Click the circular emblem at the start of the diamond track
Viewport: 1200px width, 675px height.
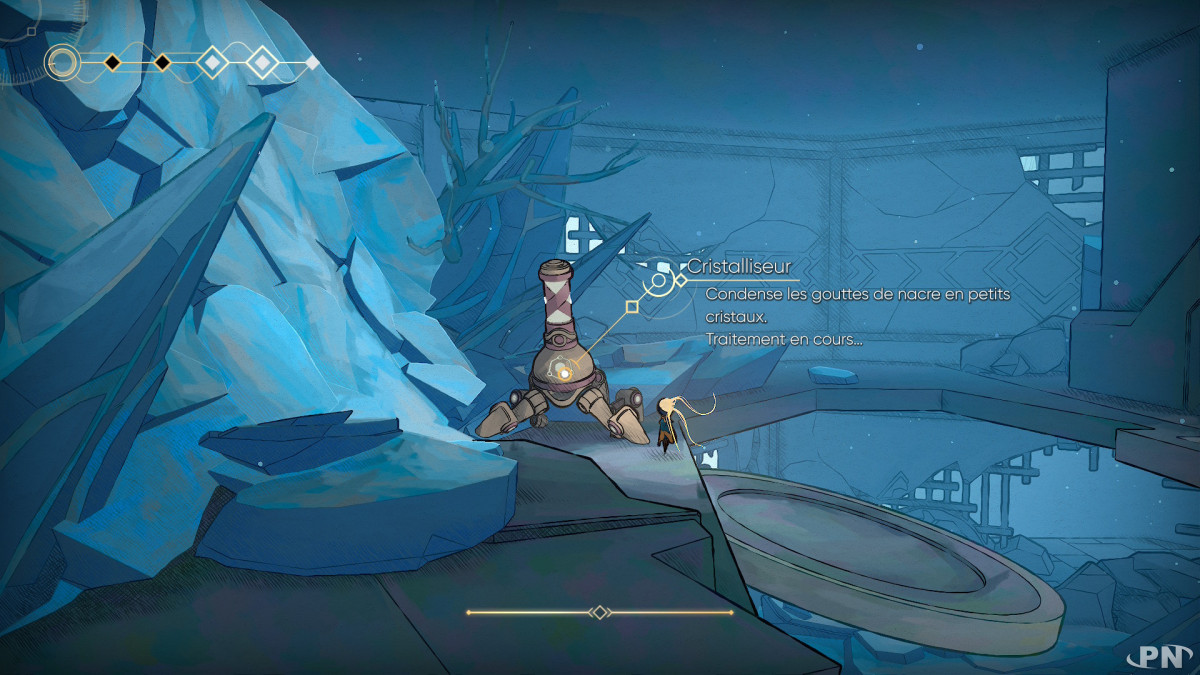point(63,63)
